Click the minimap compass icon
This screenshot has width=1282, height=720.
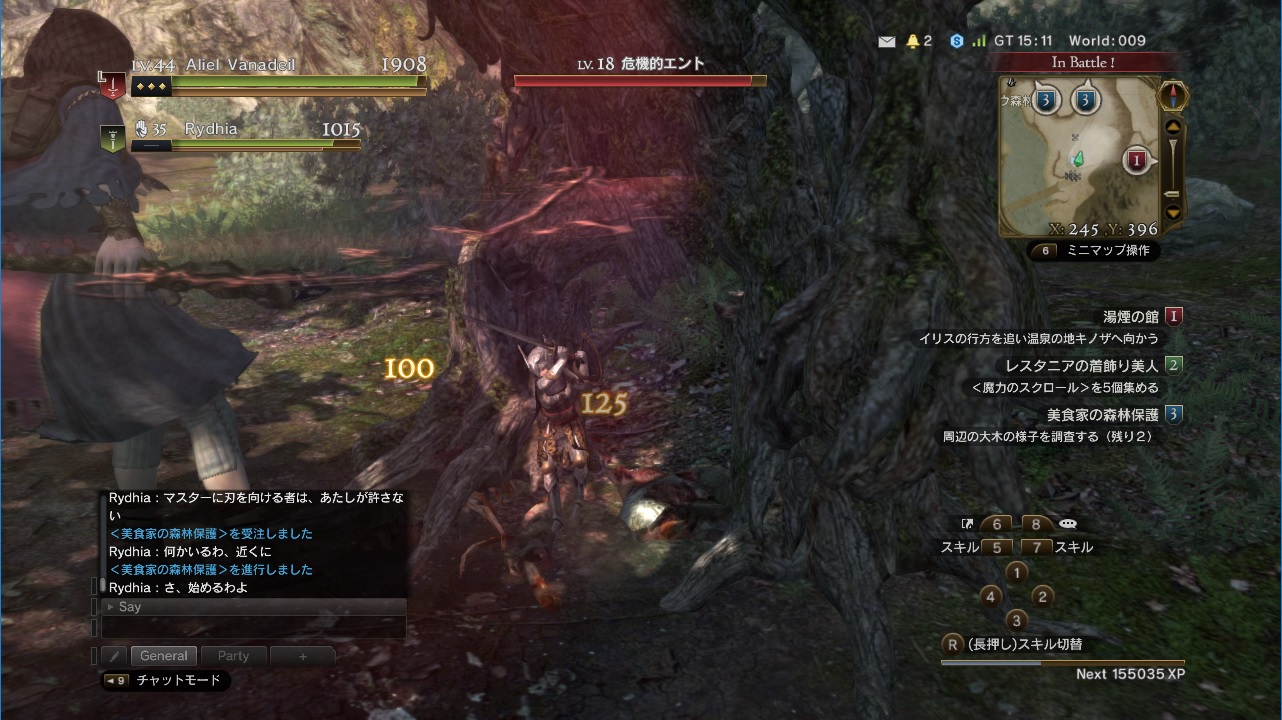[1173, 96]
